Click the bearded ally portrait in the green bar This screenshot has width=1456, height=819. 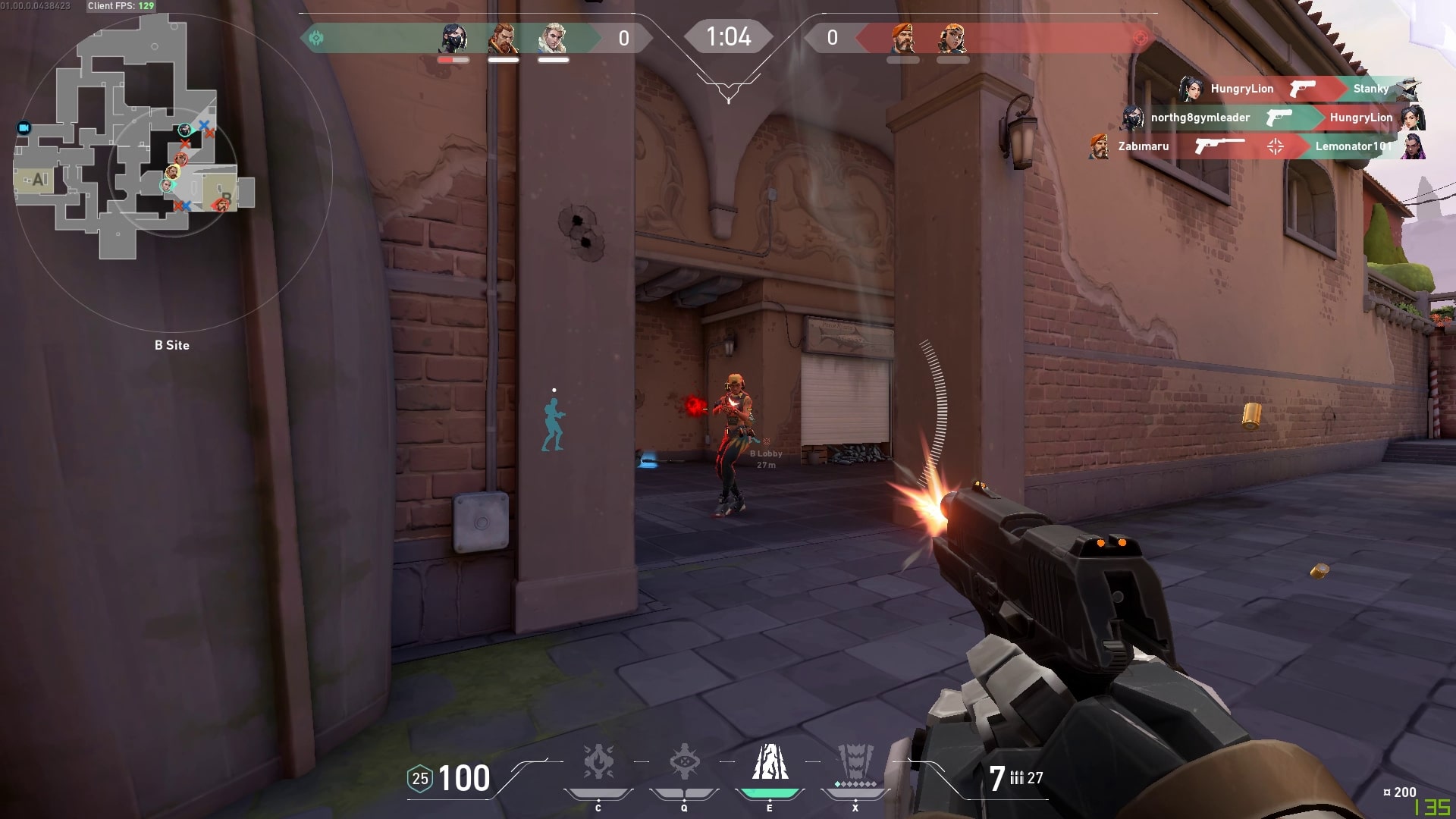[503, 39]
